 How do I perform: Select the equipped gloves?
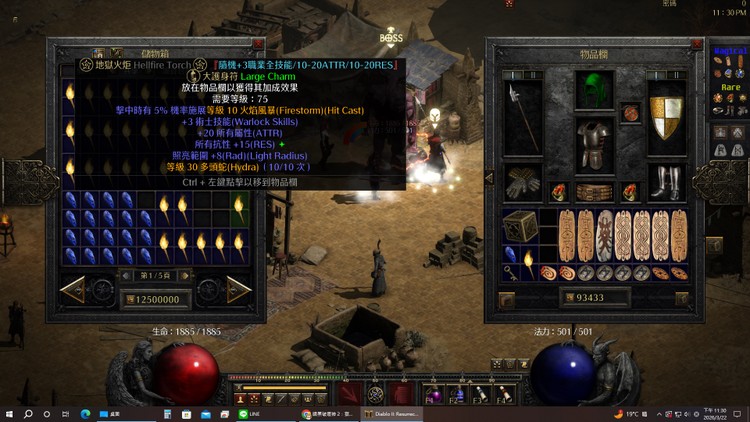tap(521, 181)
